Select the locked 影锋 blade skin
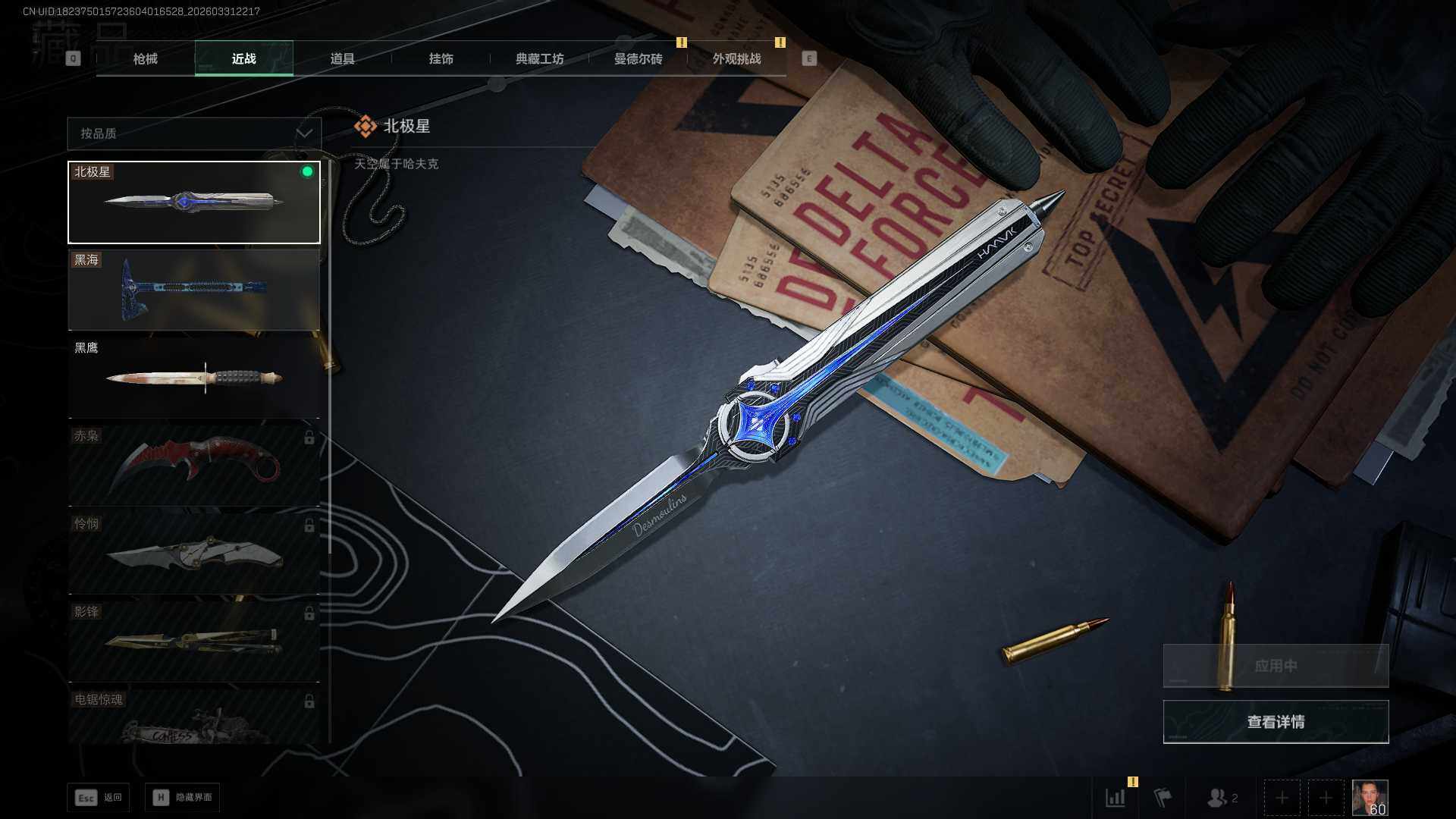This screenshot has height=819, width=1456. (x=194, y=642)
